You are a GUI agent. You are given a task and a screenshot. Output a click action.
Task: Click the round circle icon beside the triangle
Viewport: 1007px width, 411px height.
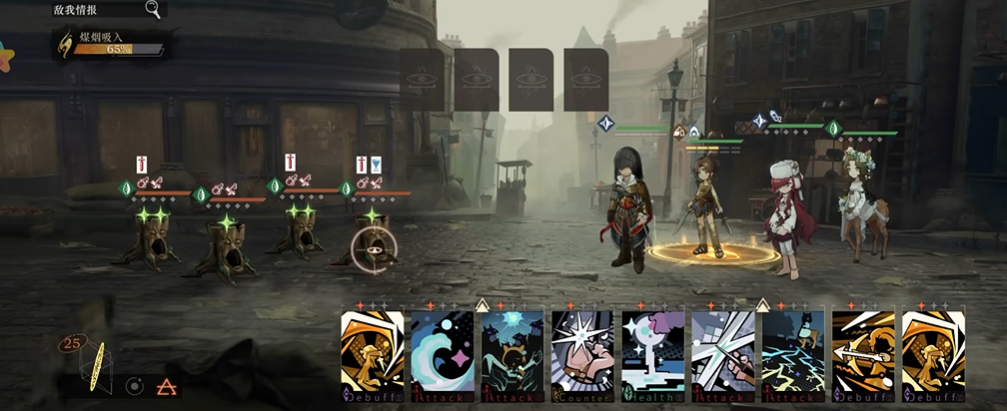click(x=134, y=386)
